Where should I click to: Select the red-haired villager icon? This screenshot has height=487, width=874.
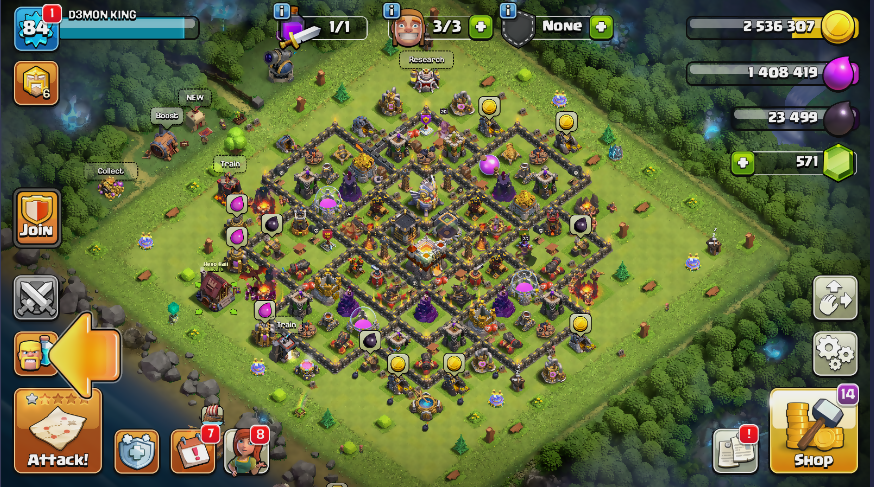tap(244, 452)
